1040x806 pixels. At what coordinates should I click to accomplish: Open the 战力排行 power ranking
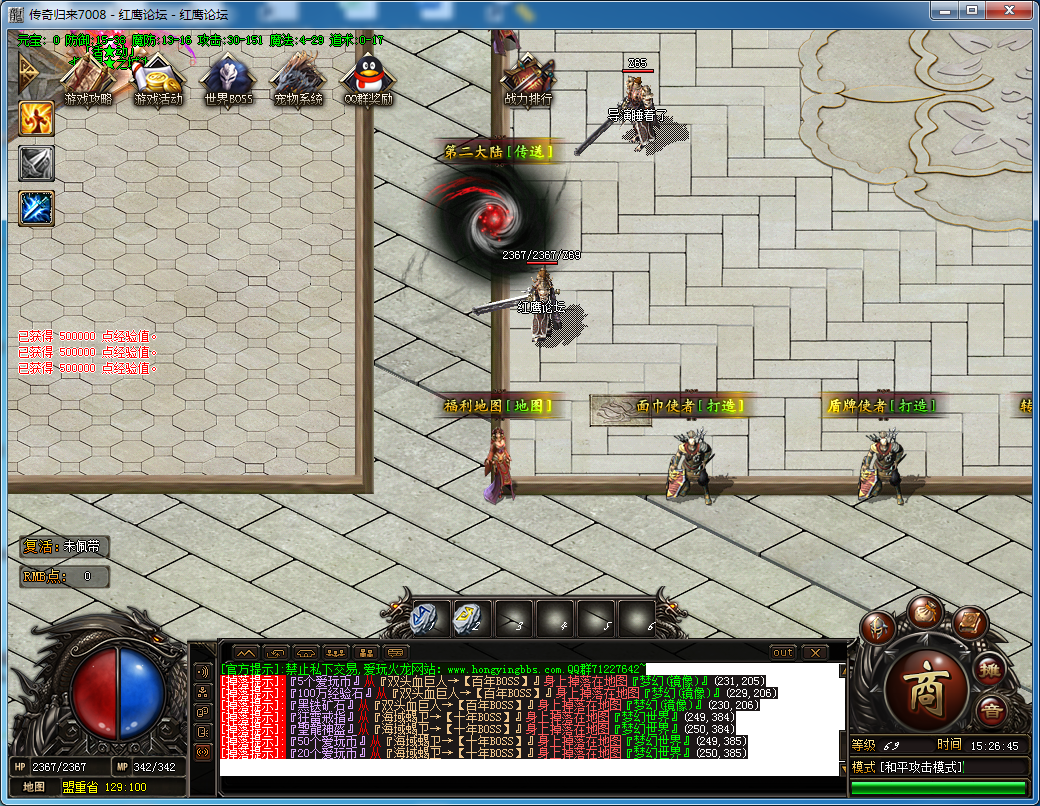pos(527,78)
